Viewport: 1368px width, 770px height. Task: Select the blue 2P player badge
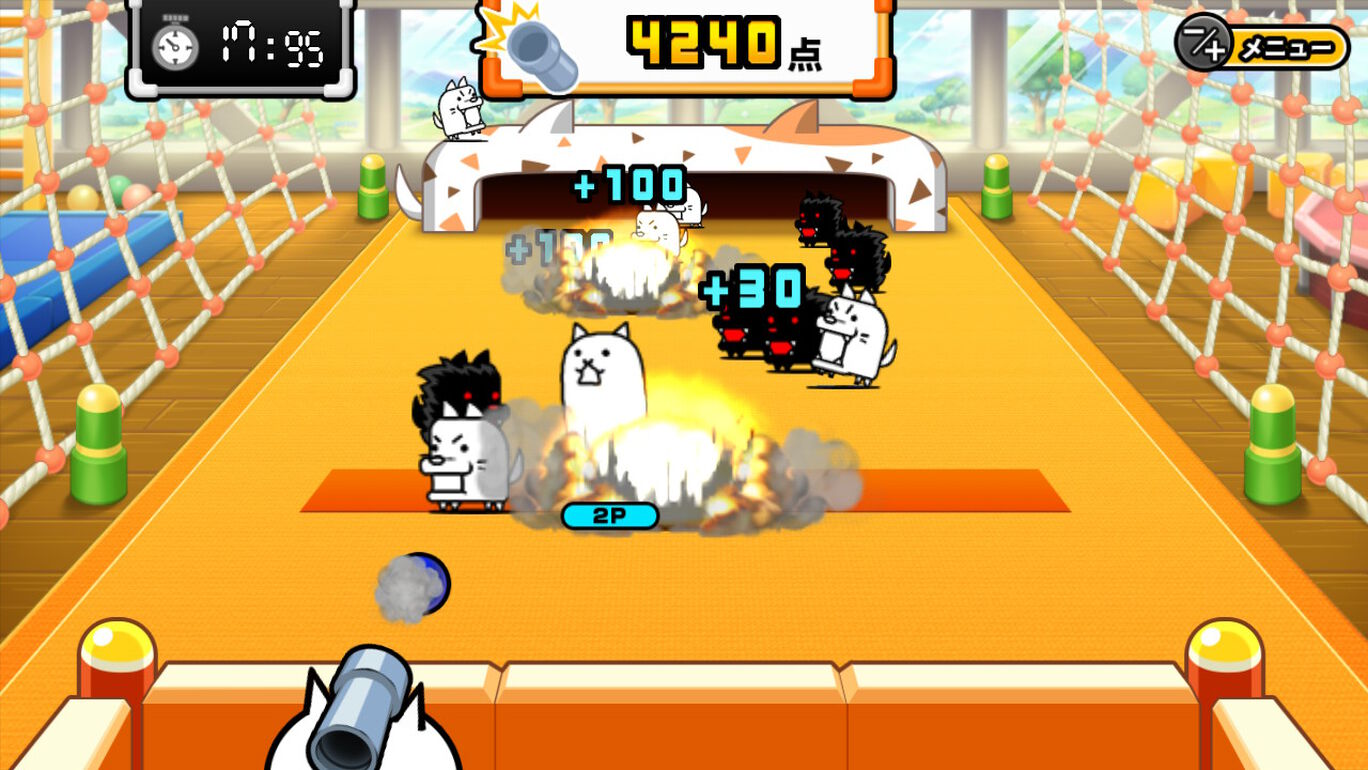pos(609,516)
